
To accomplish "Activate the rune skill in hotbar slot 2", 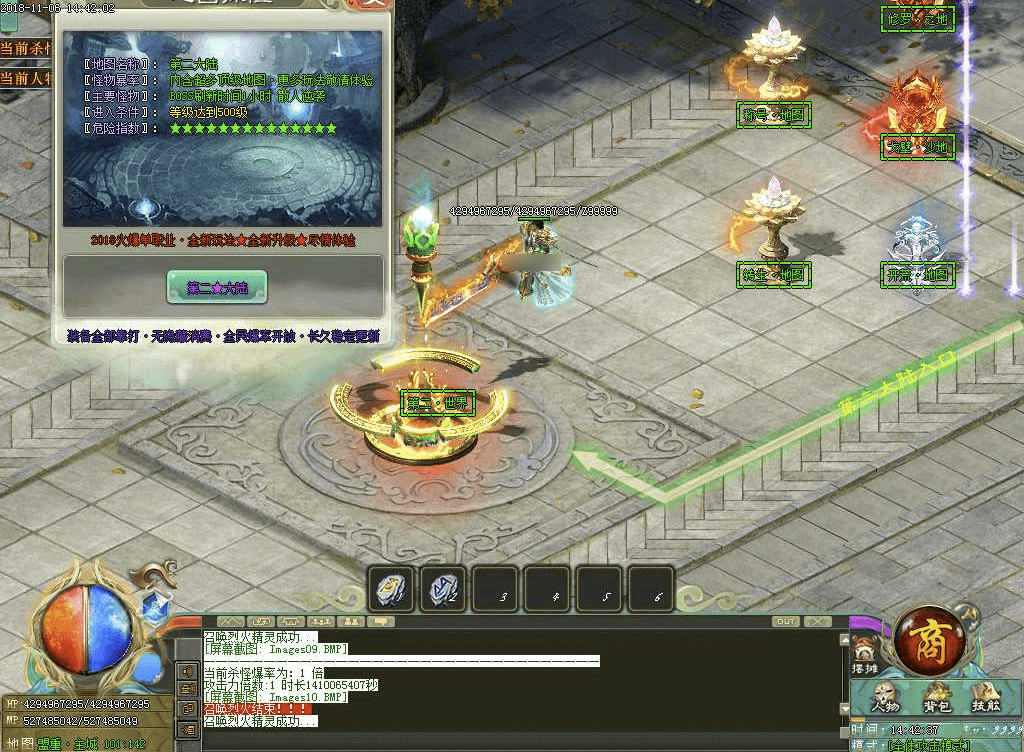I will [x=442, y=589].
